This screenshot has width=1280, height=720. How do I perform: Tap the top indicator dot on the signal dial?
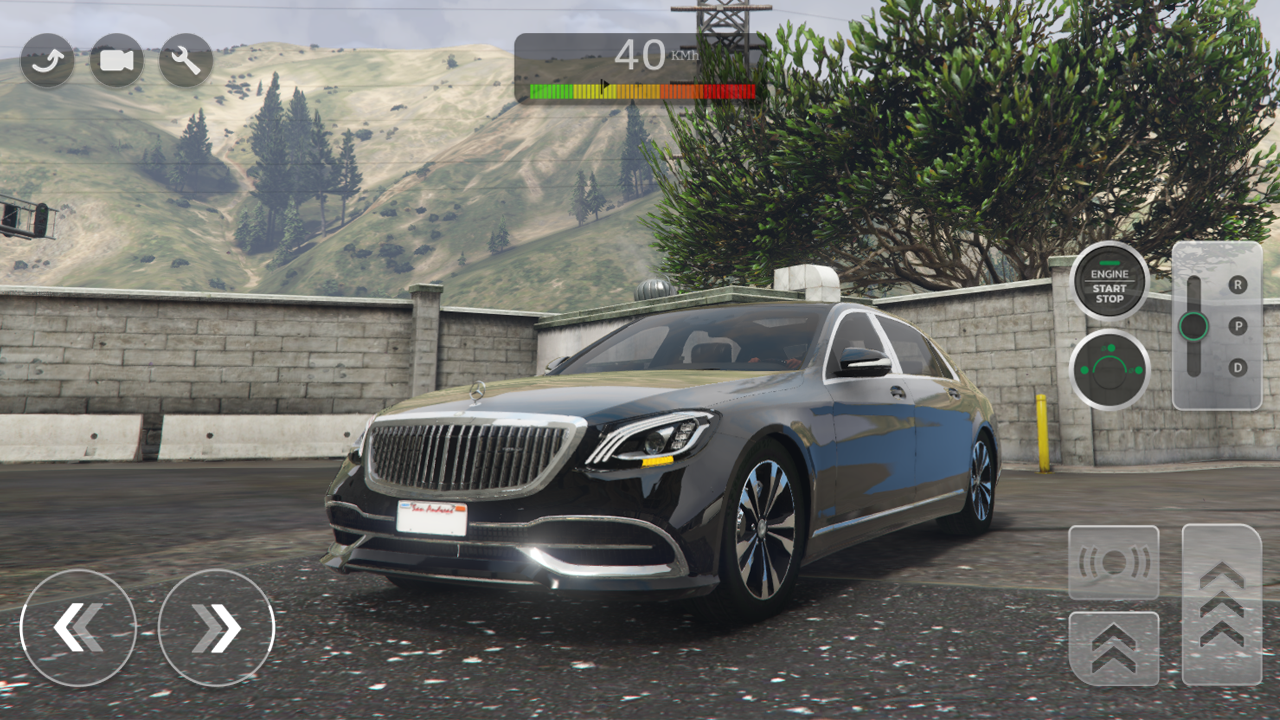pyautogui.click(x=1113, y=347)
